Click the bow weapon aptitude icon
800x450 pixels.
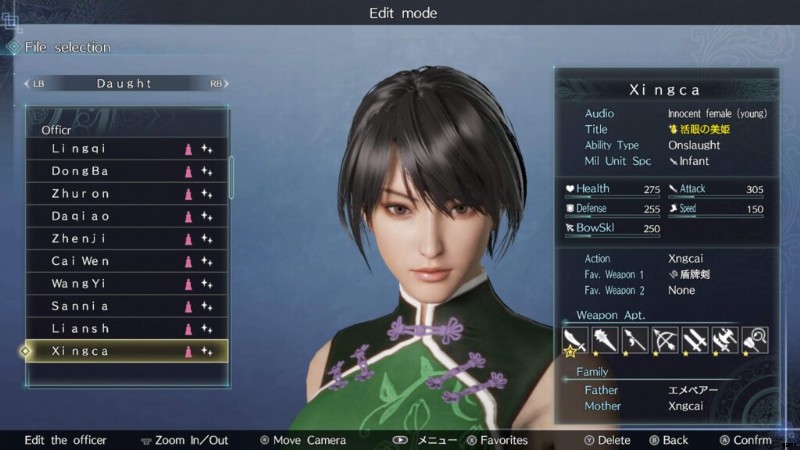coord(665,341)
